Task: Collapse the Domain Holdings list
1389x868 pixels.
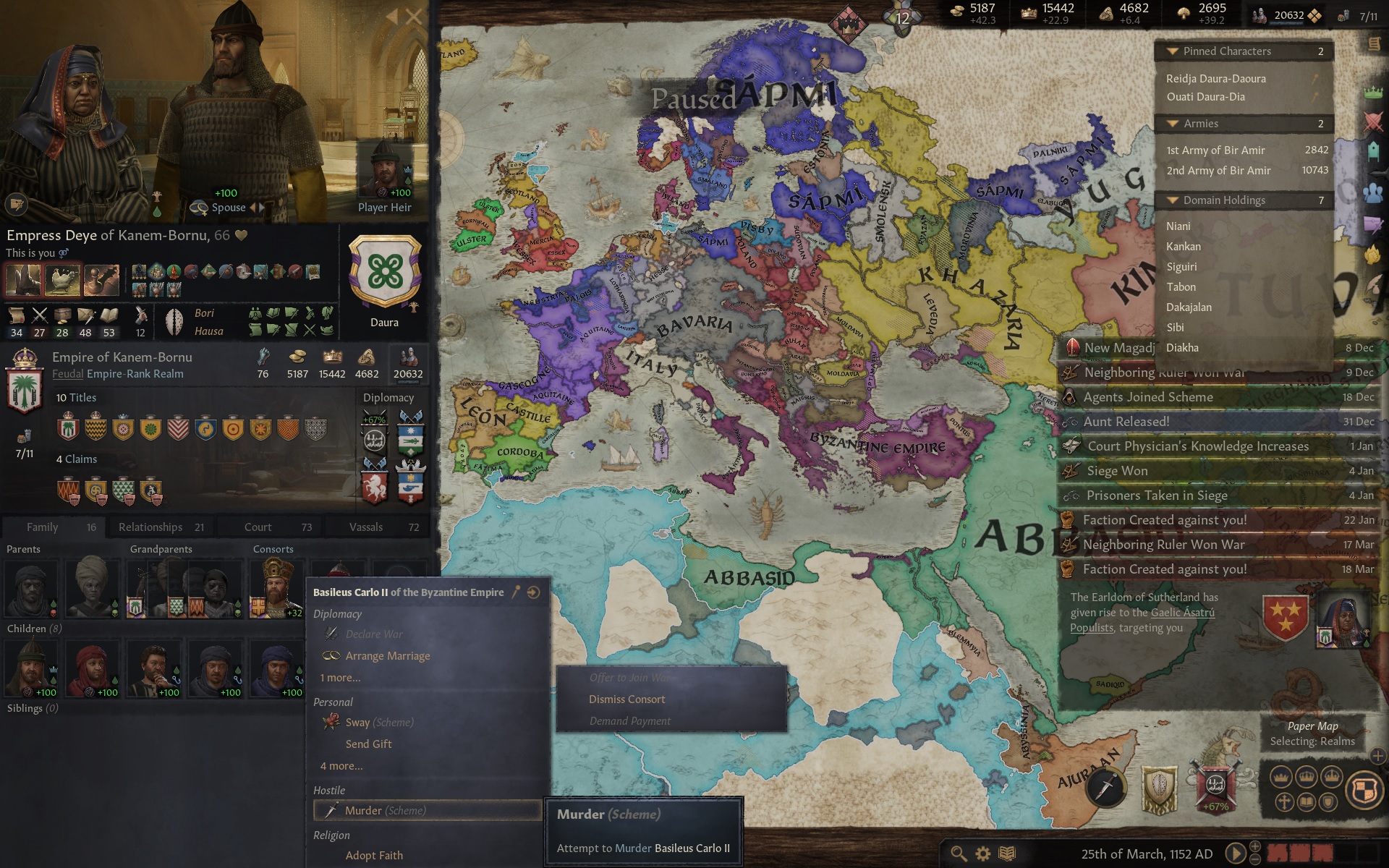Action: 1173,200
